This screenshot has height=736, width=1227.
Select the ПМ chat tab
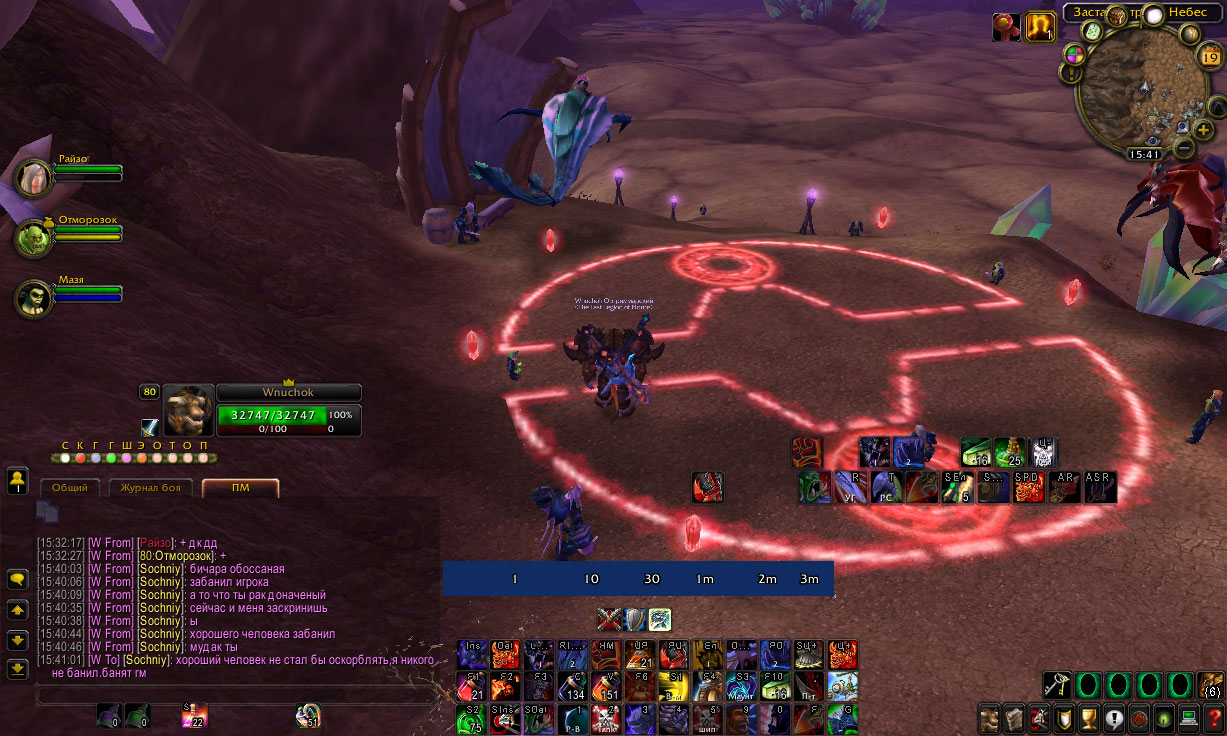(240, 488)
